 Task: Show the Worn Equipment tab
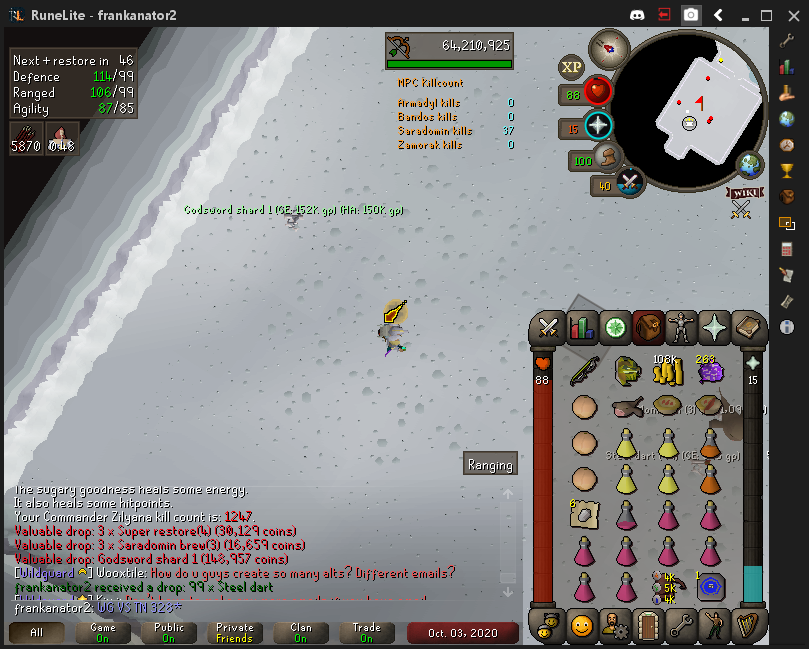(x=680, y=327)
